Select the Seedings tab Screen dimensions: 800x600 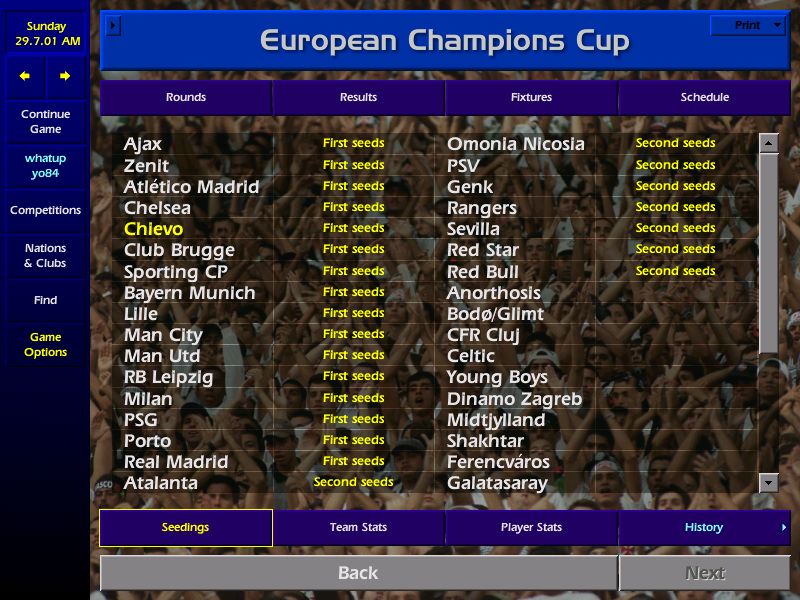186,527
